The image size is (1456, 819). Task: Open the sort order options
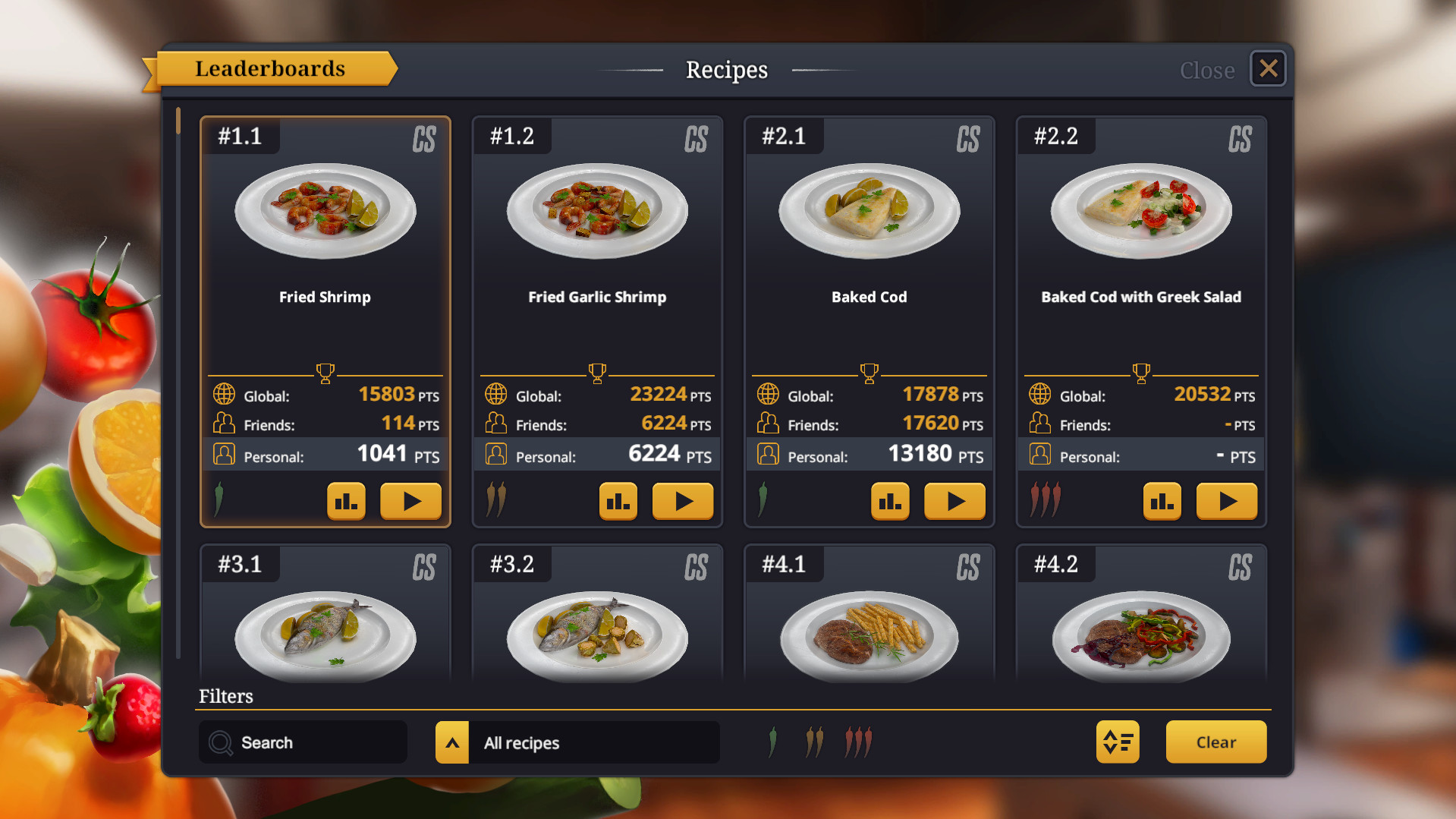[x=1117, y=742]
